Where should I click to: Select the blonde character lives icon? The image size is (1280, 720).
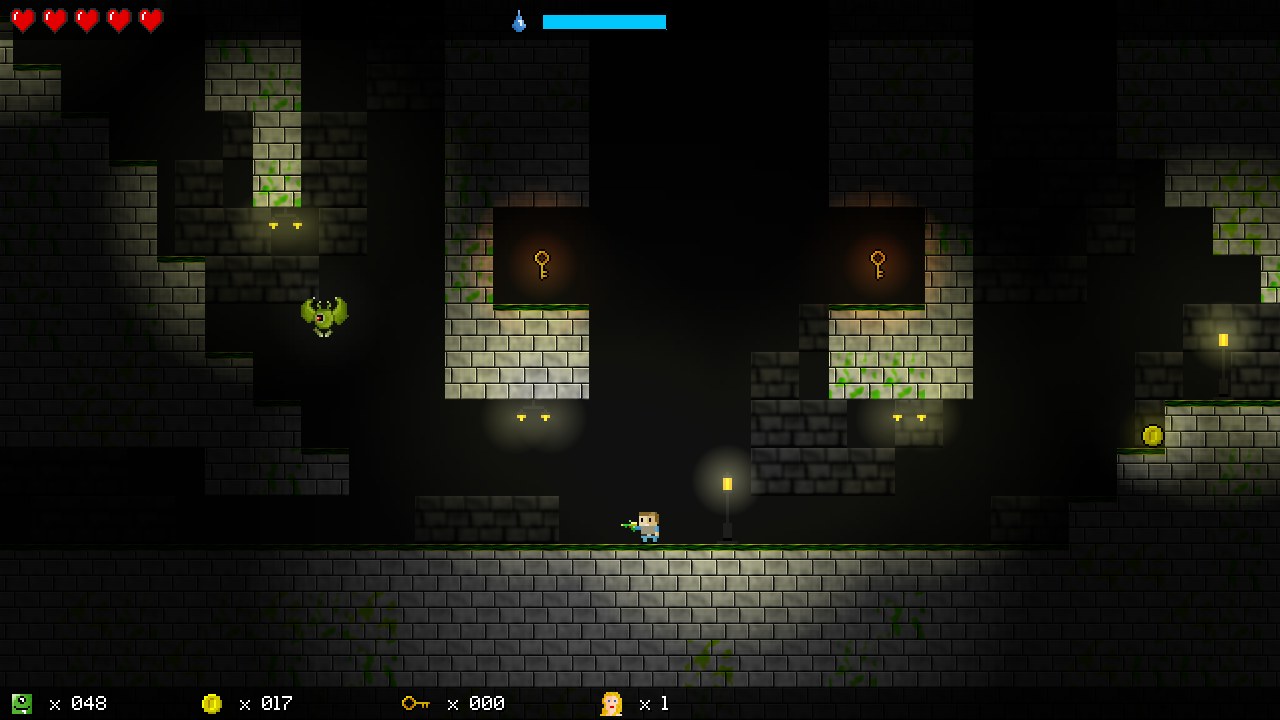point(611,704)
